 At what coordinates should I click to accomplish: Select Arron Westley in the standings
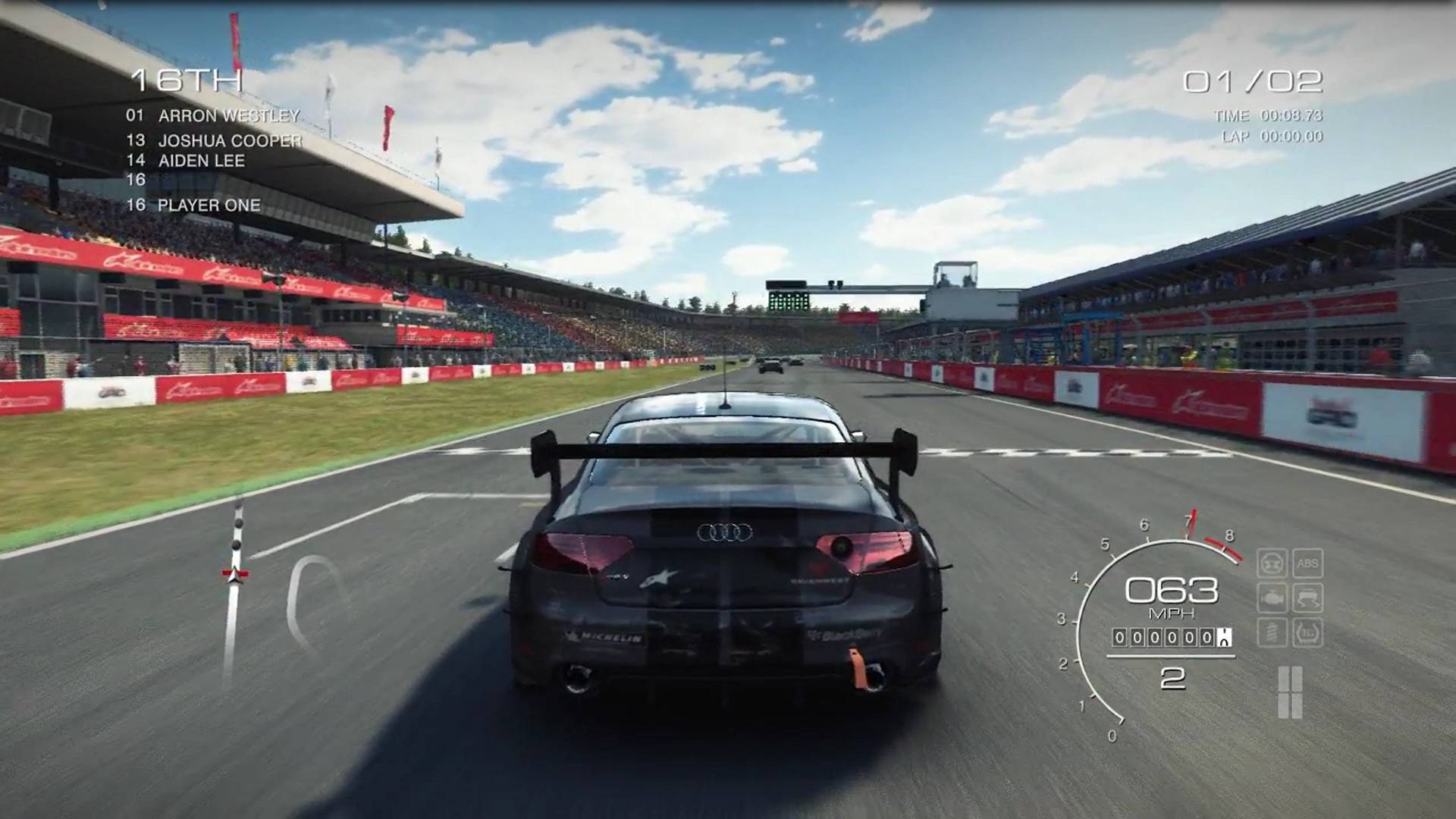point(213,116)
